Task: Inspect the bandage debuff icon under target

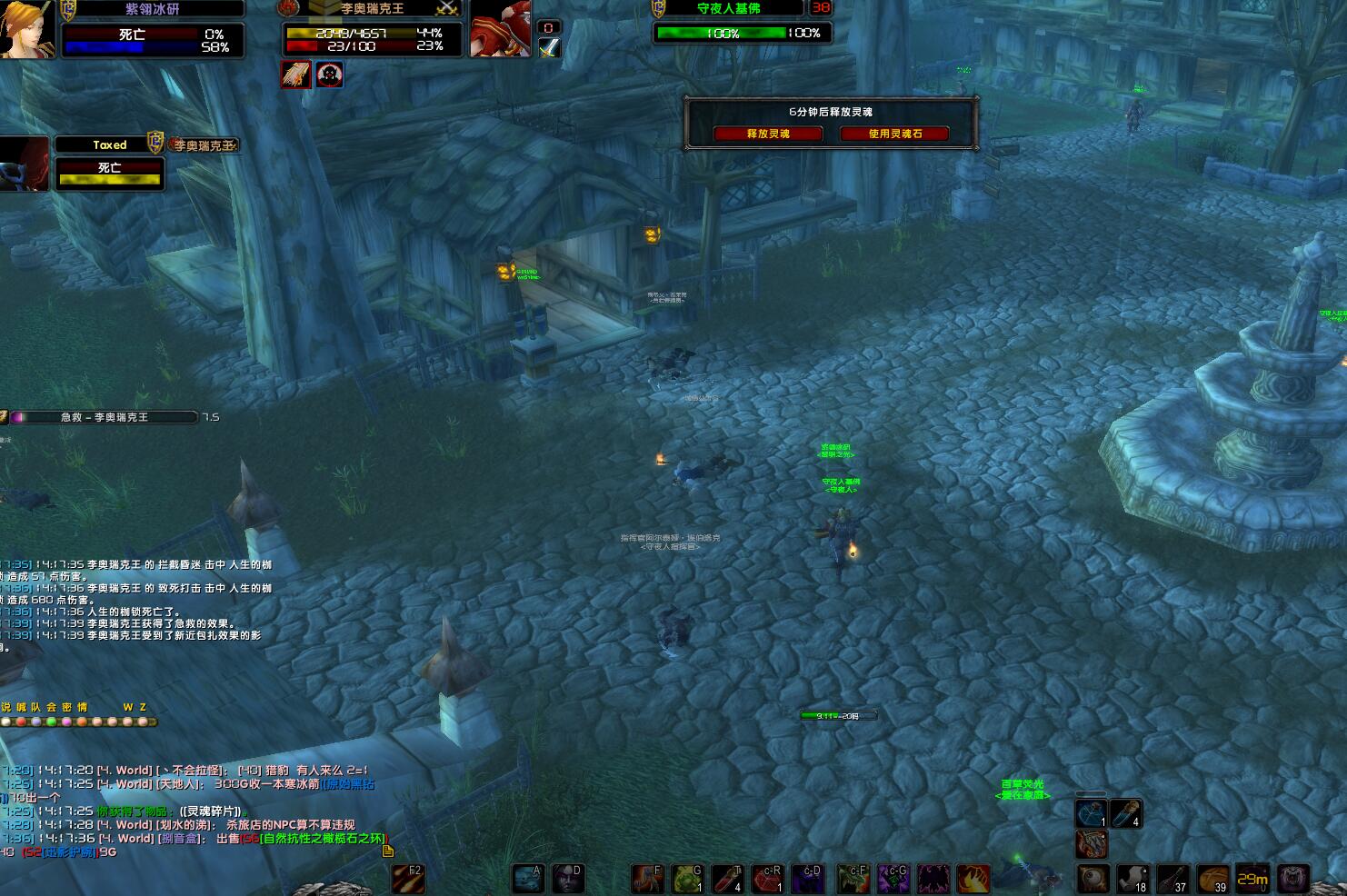Action: (295, 75)
